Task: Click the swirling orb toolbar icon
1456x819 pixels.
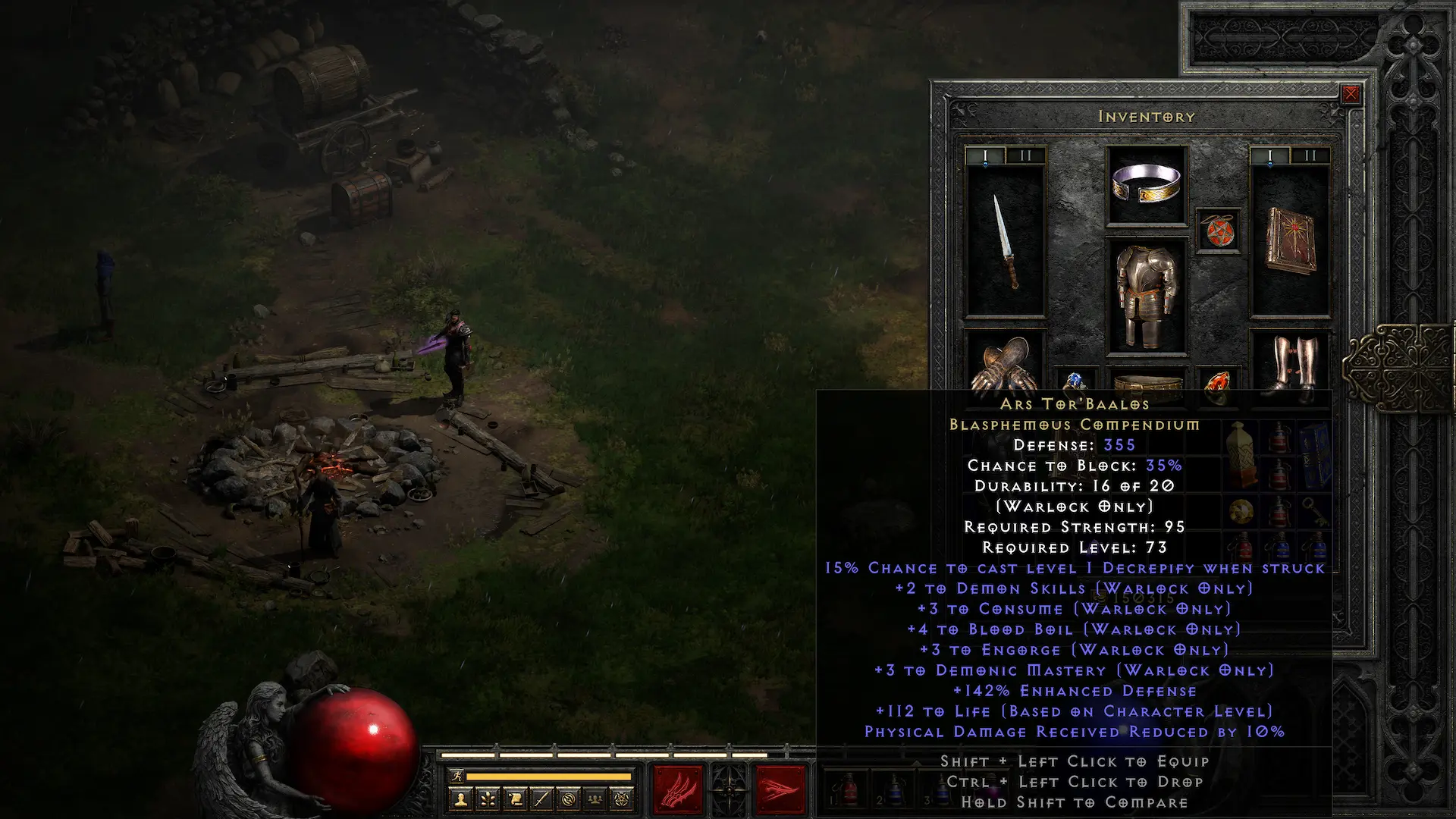Action: pos(569,799)
